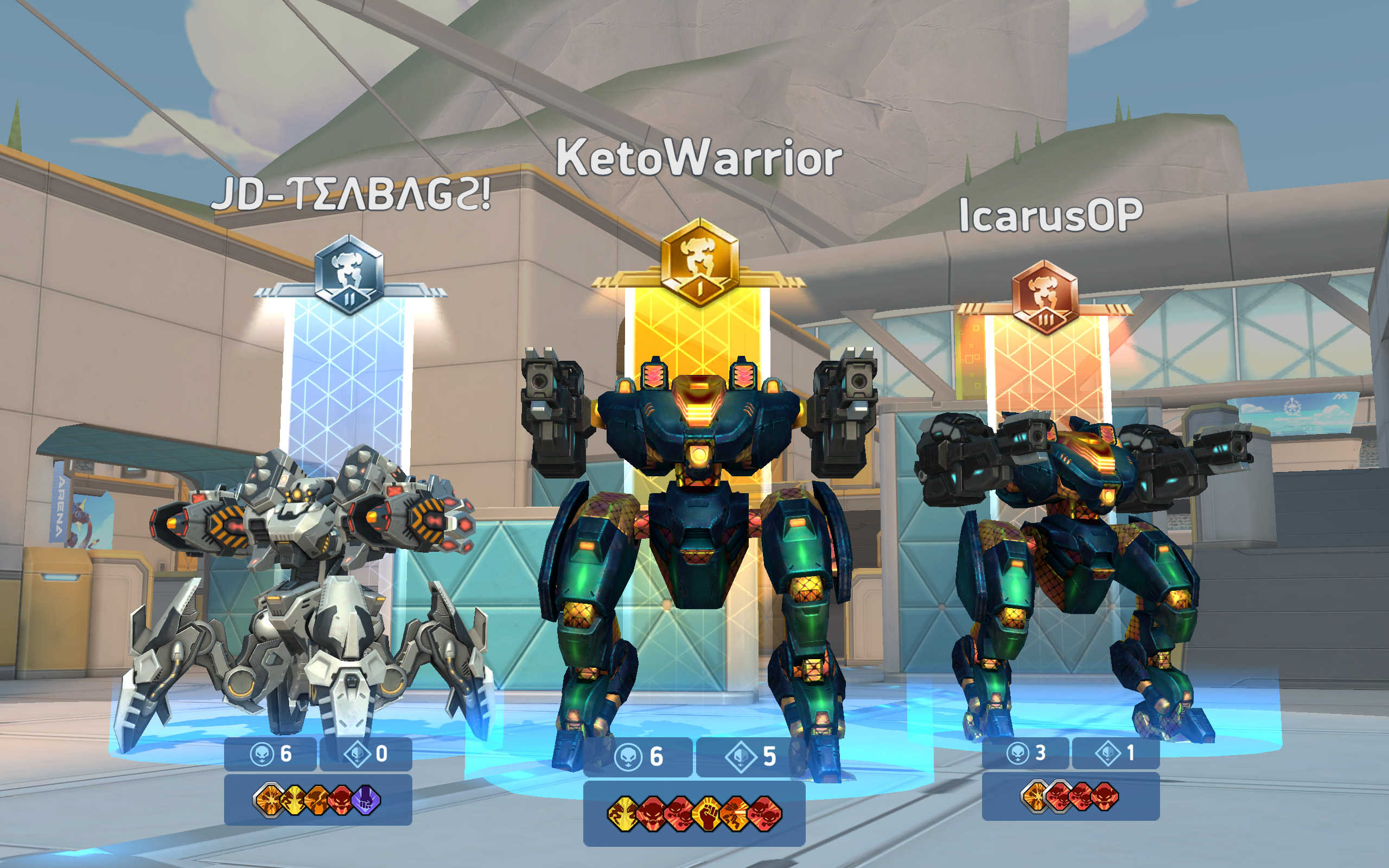
Task: Select the yellow spider accolade in KetoWarrior's badge row
Action: click(x=623, y=815)
